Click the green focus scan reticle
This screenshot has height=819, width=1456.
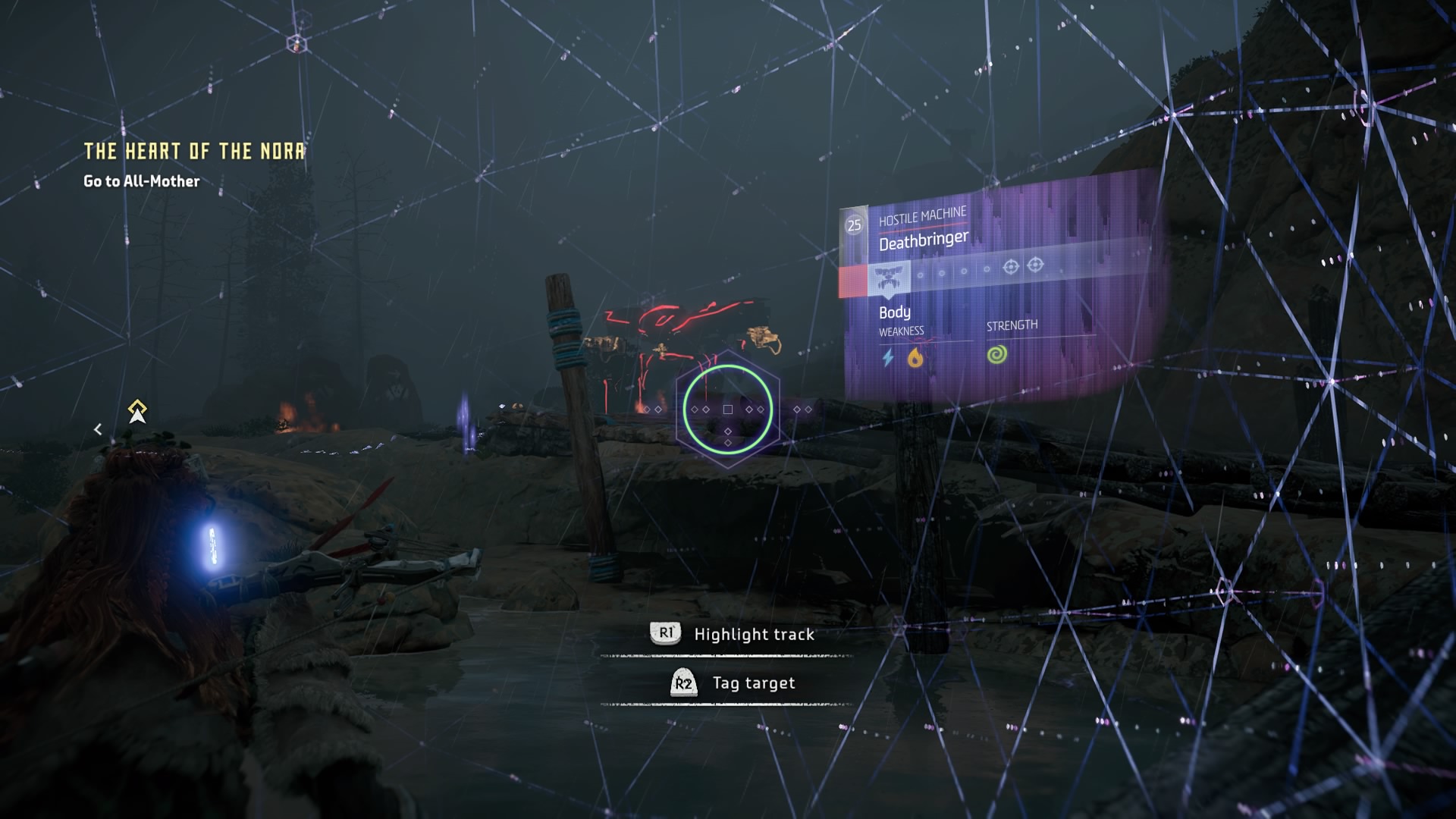[x=727, y=409]
